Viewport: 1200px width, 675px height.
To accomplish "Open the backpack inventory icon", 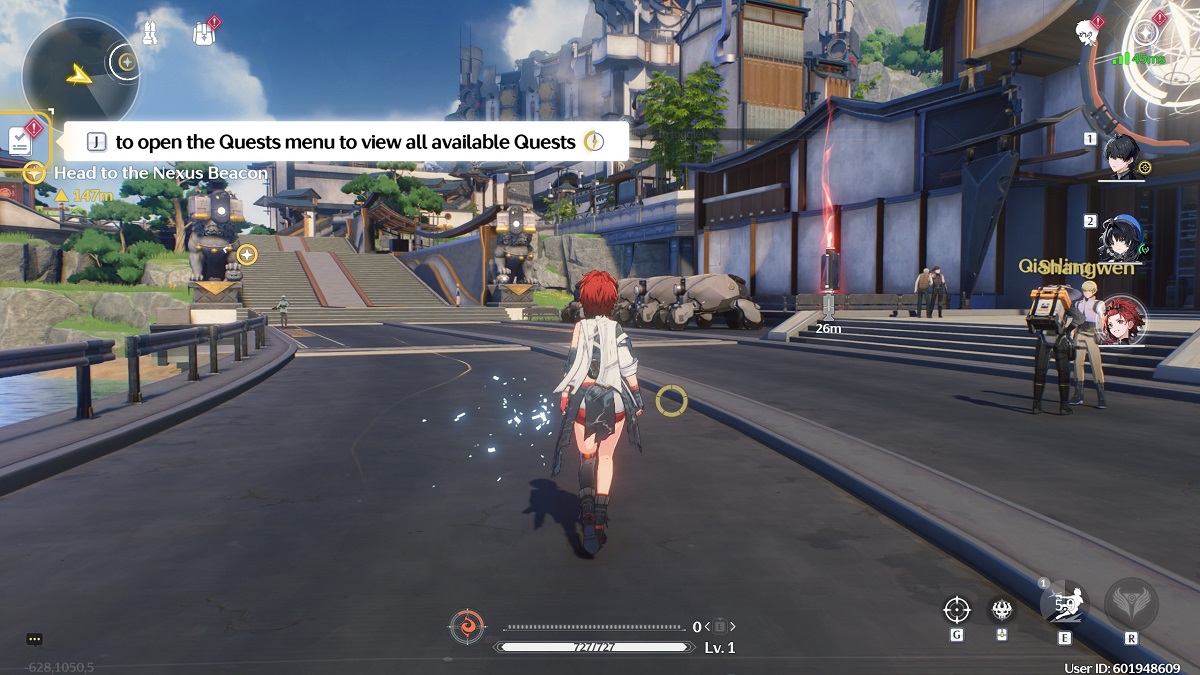I will point(204,34).
